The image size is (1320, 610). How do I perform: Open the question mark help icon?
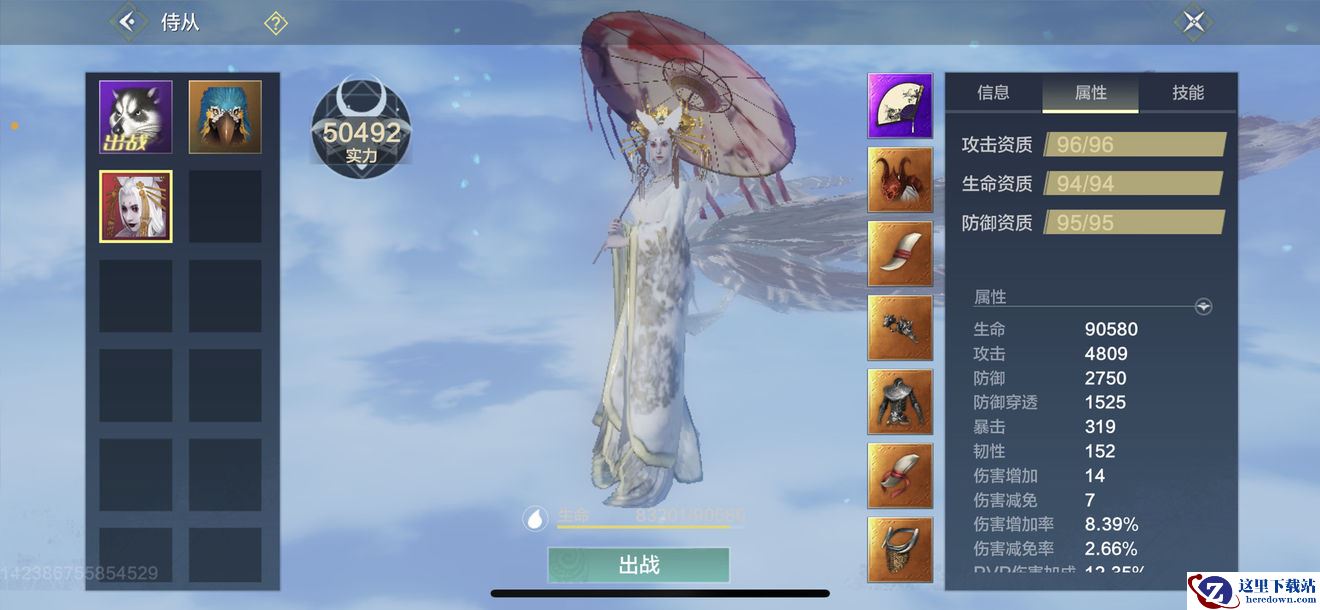(276, 23)
